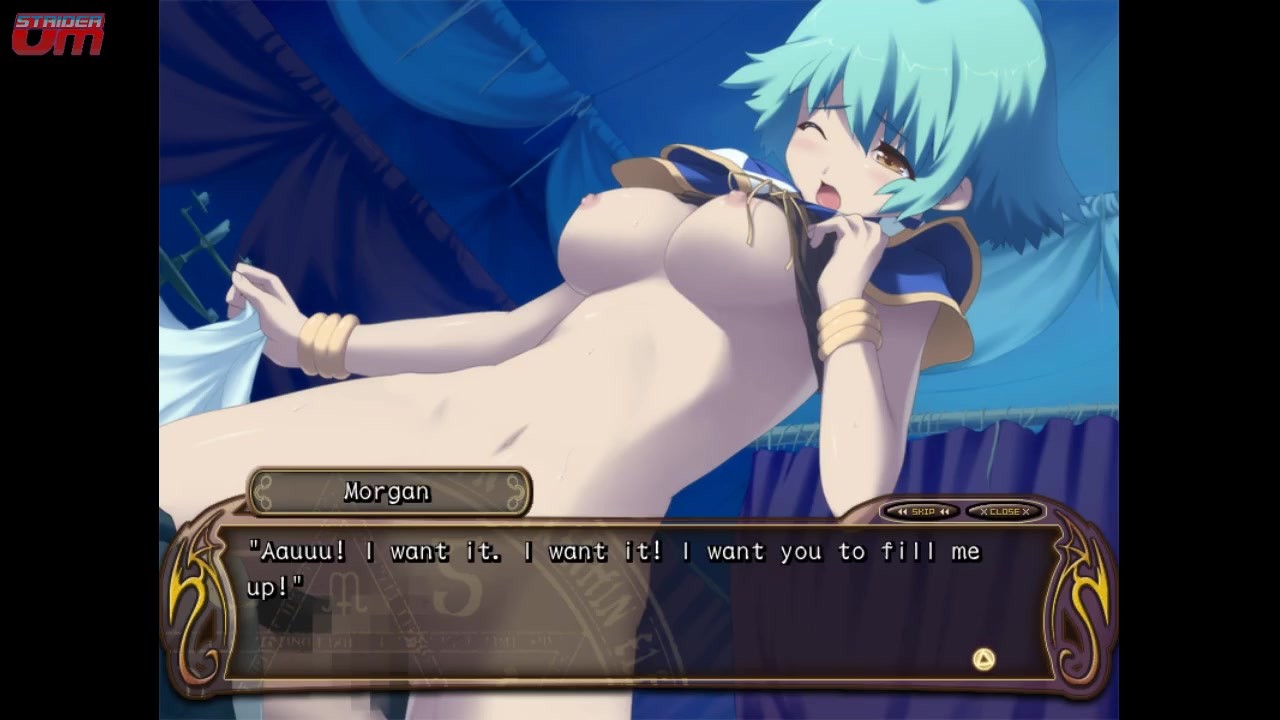This screenshot has height=720, width=1280.
Task: Advance the dialogue with the gold triangle indicator
Action: click(984, 659)
